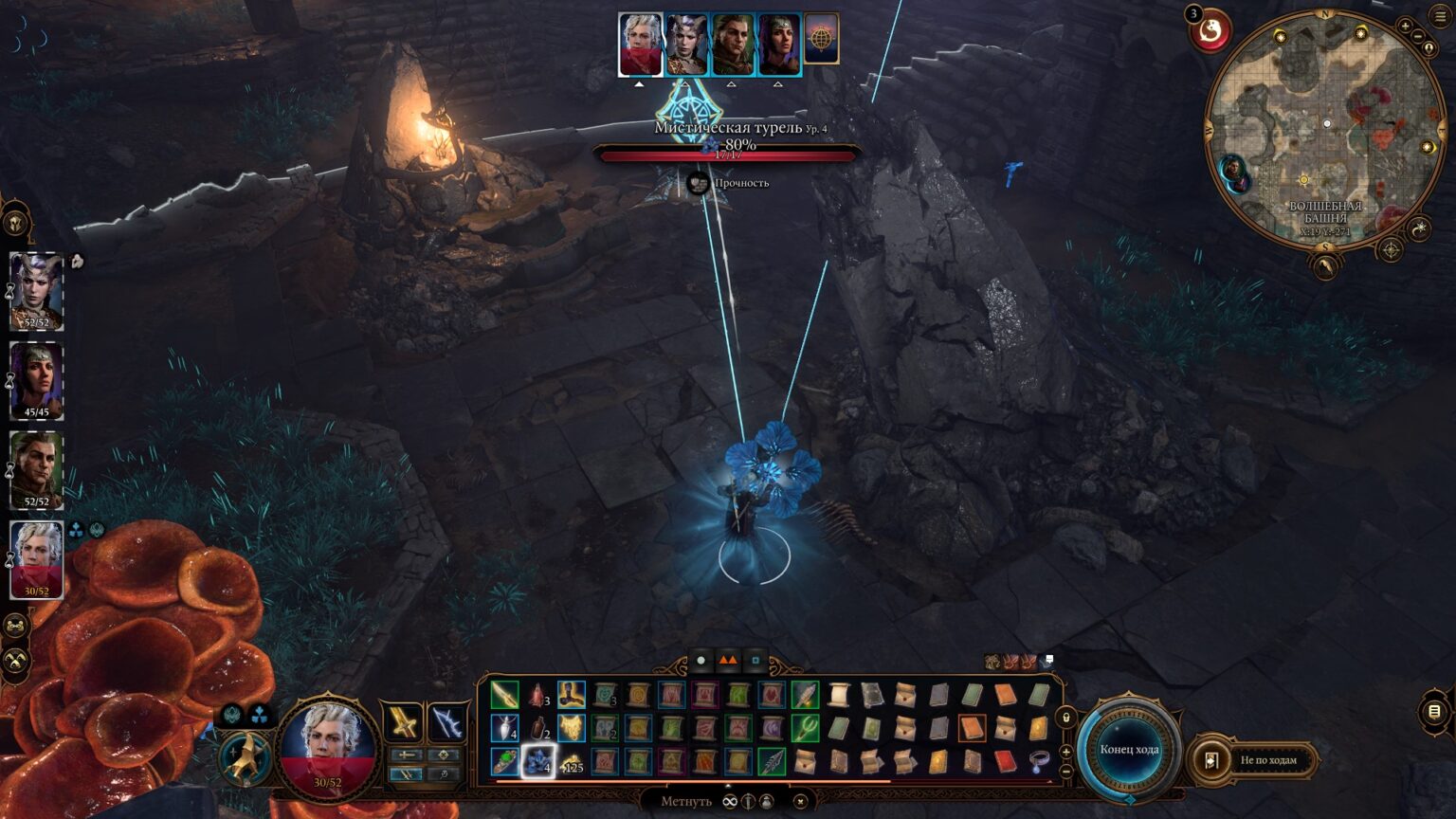Image resolution: width=1456 pixels, height=819 pixels.
Task: Toggle the hotbar lock padlock
Action: 1065,716
